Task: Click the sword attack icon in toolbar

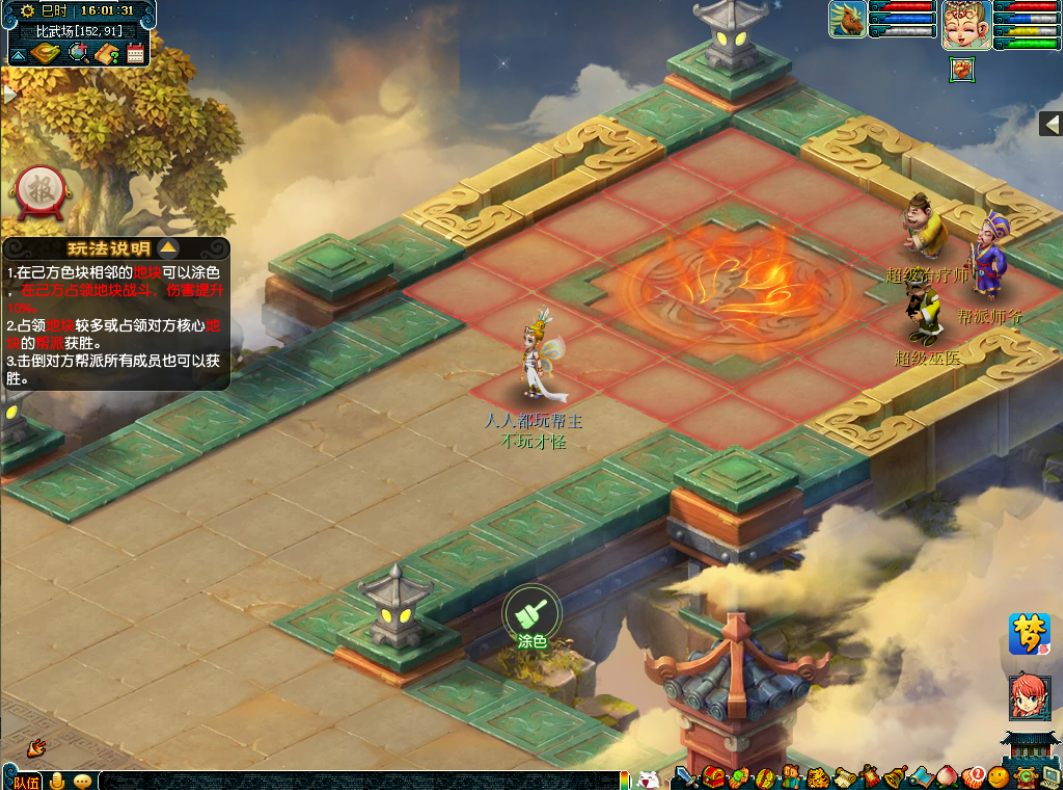Action: click(x=685, y=777)
